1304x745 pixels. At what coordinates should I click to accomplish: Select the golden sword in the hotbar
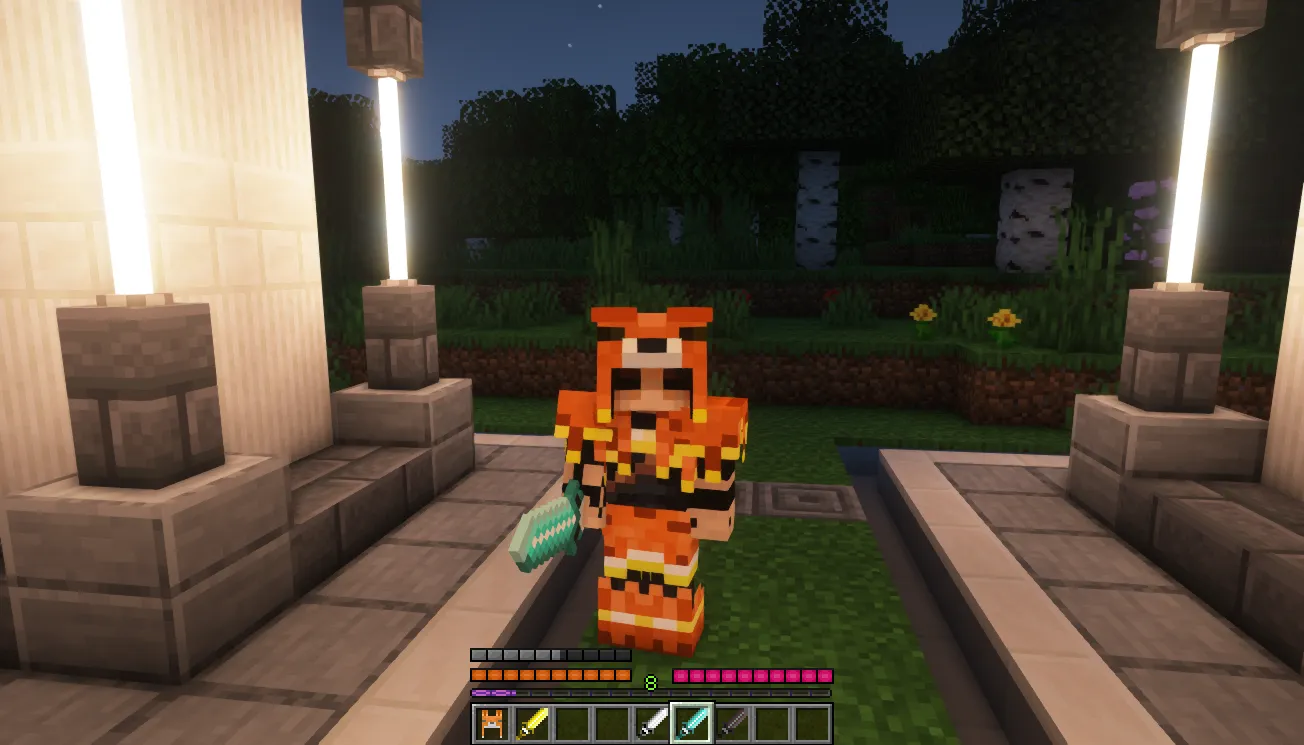[531, 722]
